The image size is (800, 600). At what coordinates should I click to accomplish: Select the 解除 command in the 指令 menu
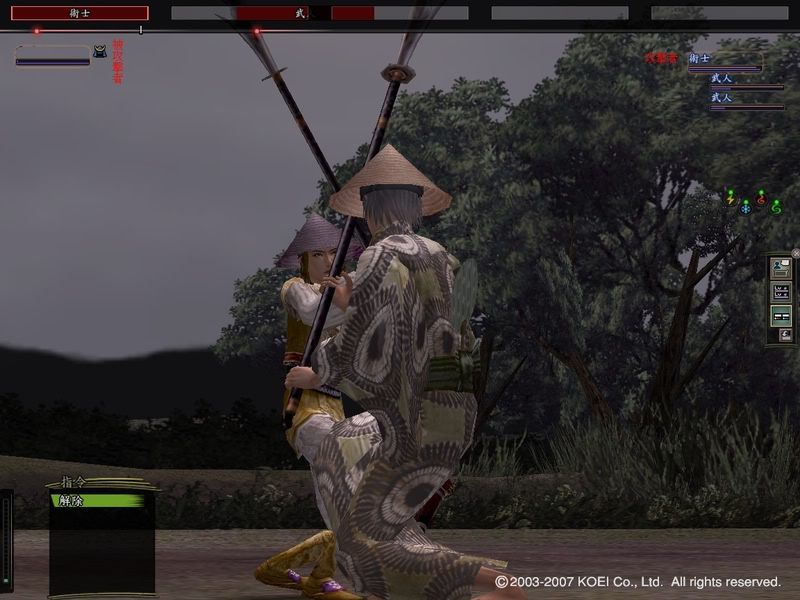[x=97, y=500]
